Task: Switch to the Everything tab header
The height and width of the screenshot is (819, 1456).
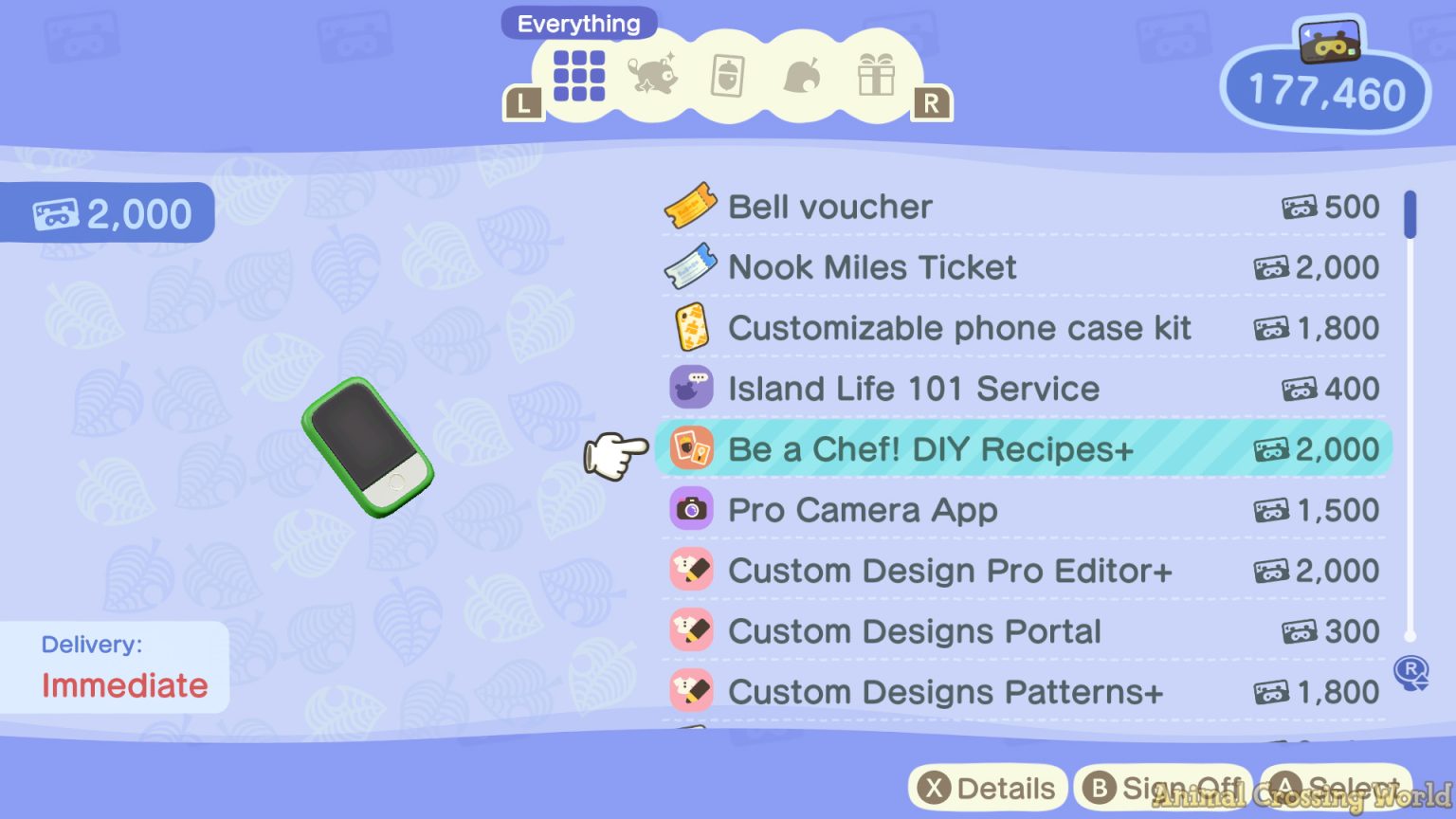Action: pos(578,23)
